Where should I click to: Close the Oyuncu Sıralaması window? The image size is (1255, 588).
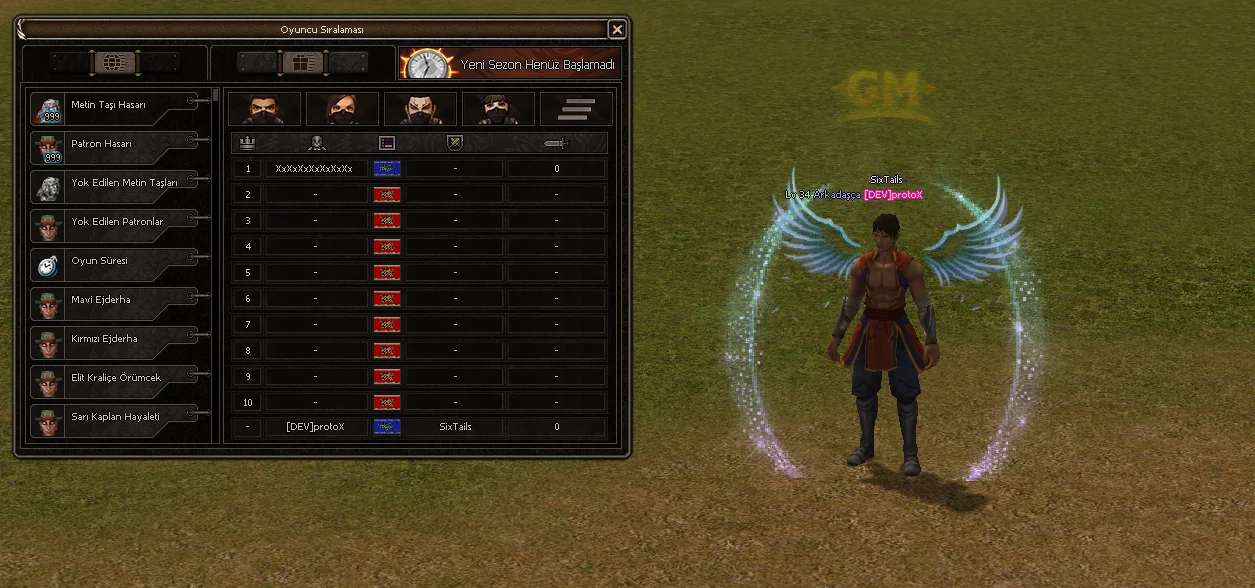point(617,30)
